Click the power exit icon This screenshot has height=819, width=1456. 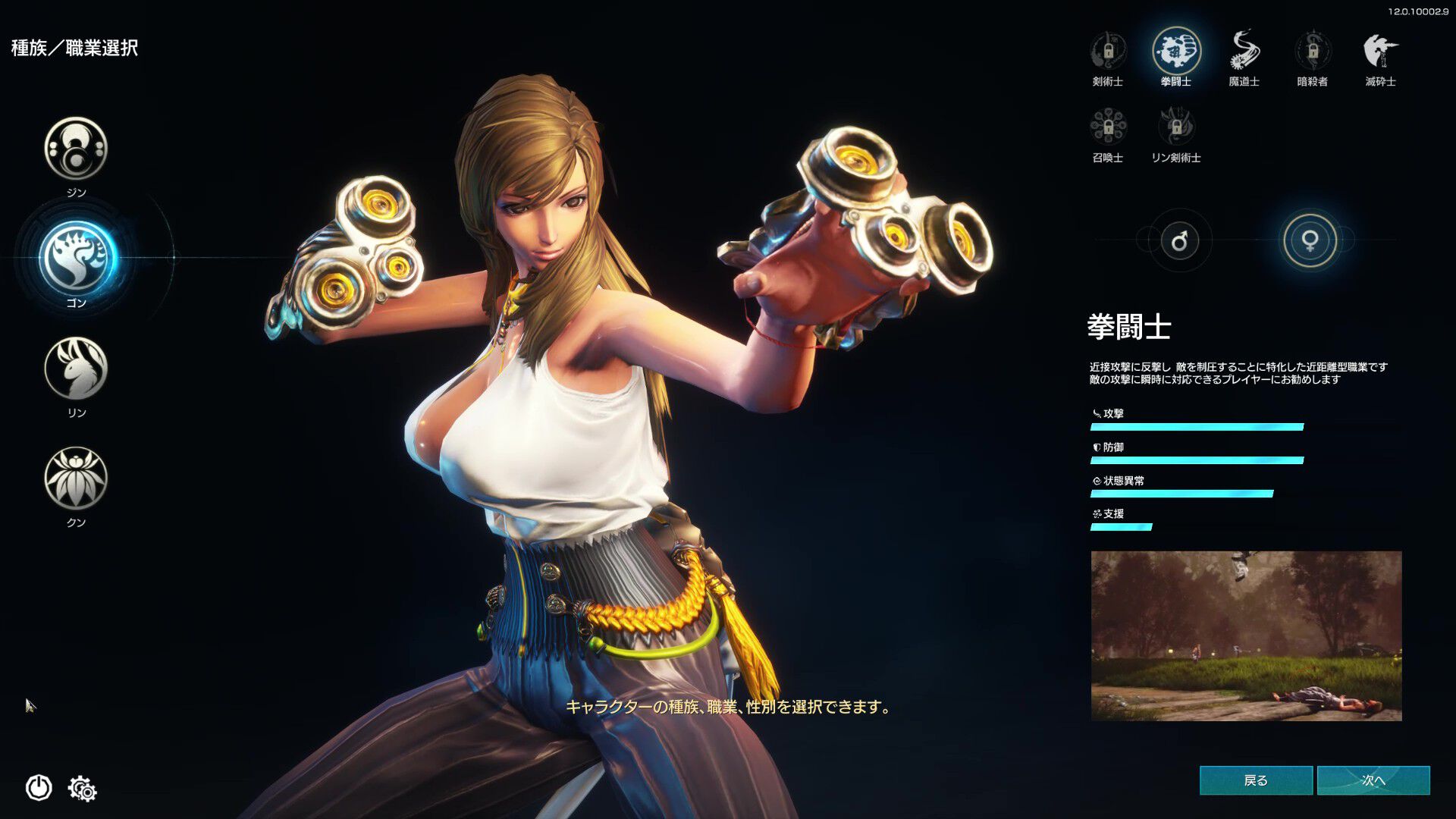tap(39, 788)
